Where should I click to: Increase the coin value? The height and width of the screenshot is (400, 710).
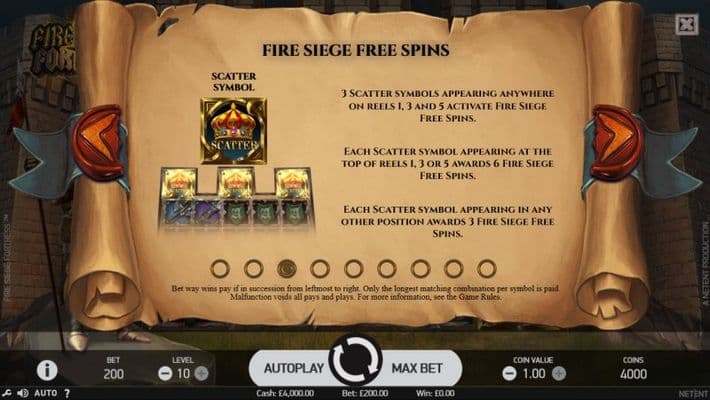click(x=563, y=373)
